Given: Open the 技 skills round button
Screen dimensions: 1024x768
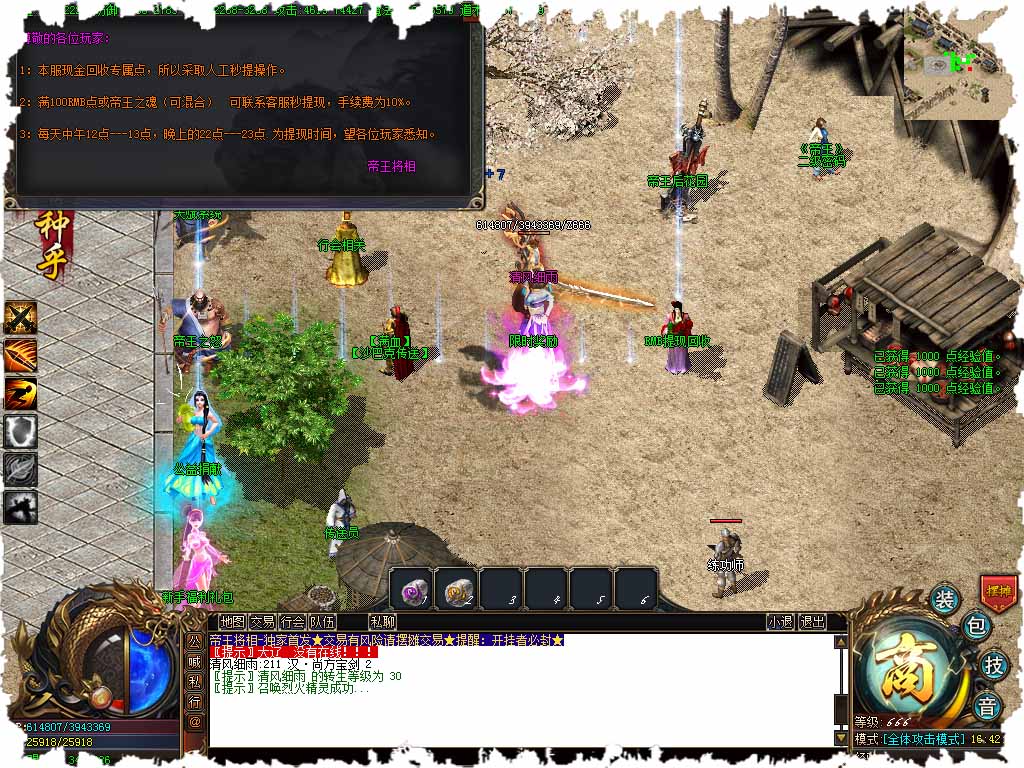Looking at the screenshot, I should click(x=993, y=664).
